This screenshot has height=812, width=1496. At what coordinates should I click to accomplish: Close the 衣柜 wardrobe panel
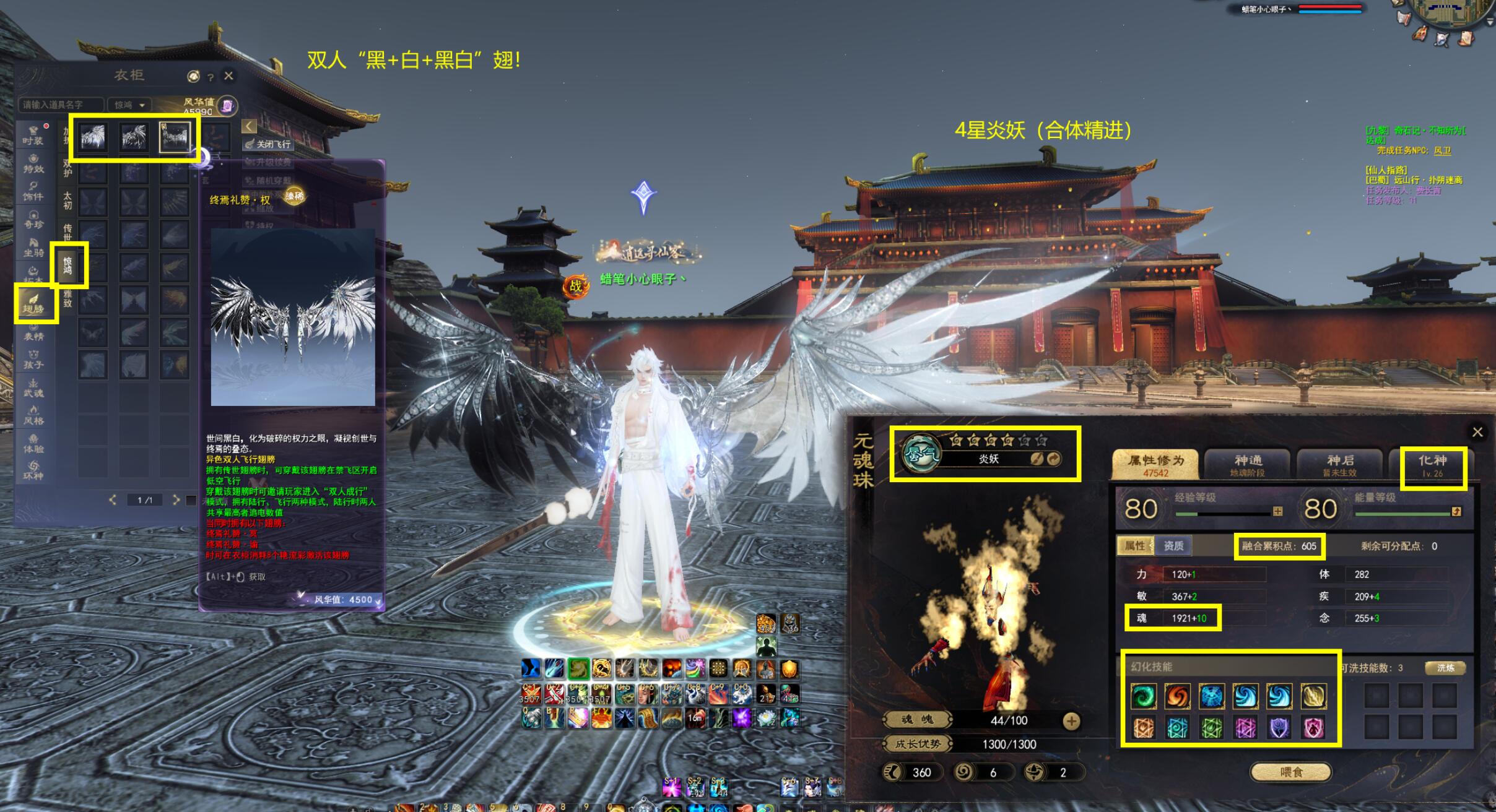click(228, 76)
